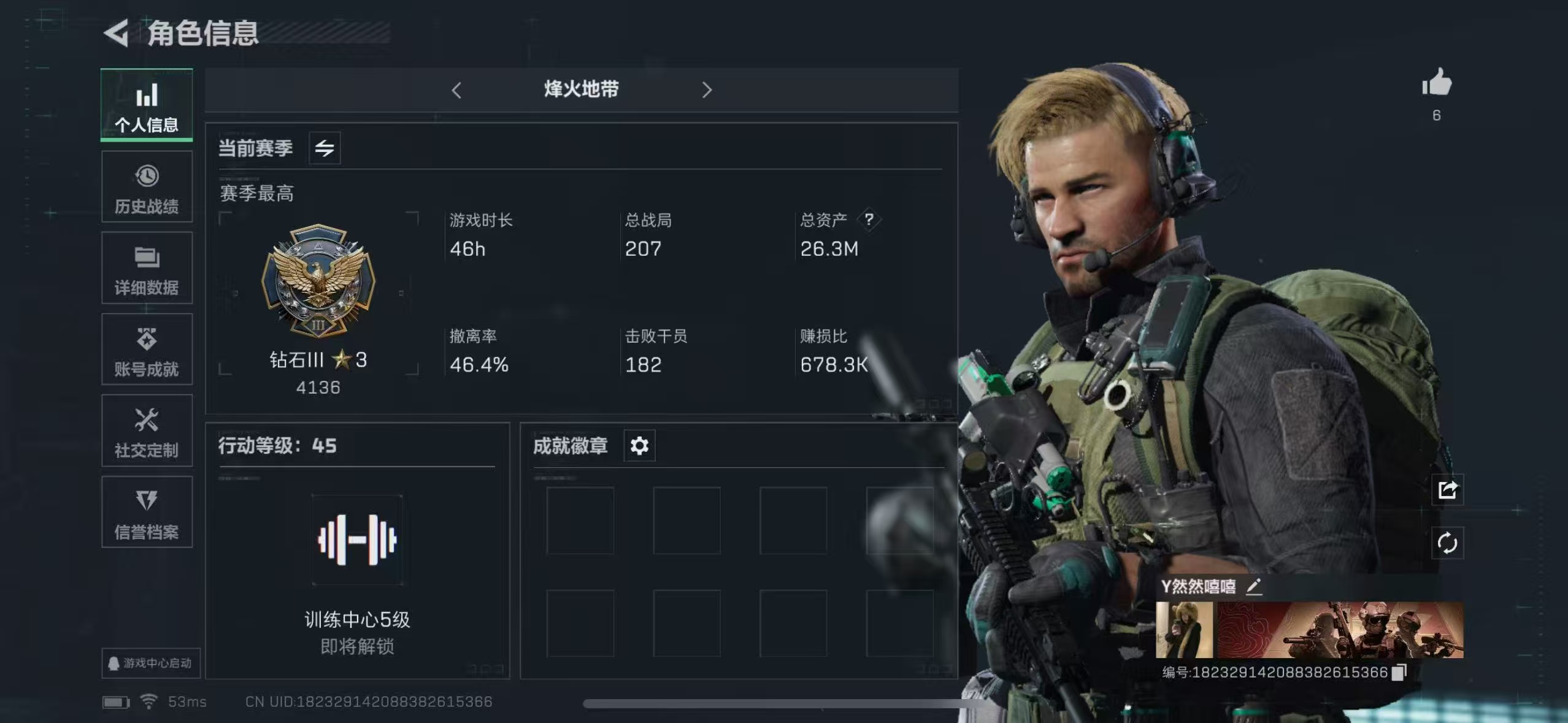Select the 烽火地带 mode tab
The height and width of the screenshot is (723, 1568).
pyautogui.click(x=582, y=89)
